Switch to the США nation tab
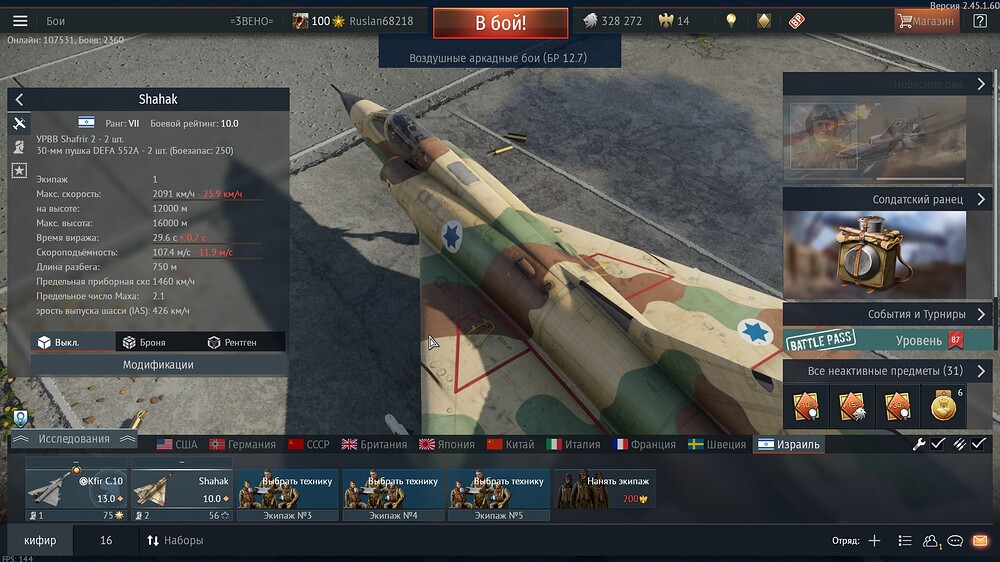 177,444
